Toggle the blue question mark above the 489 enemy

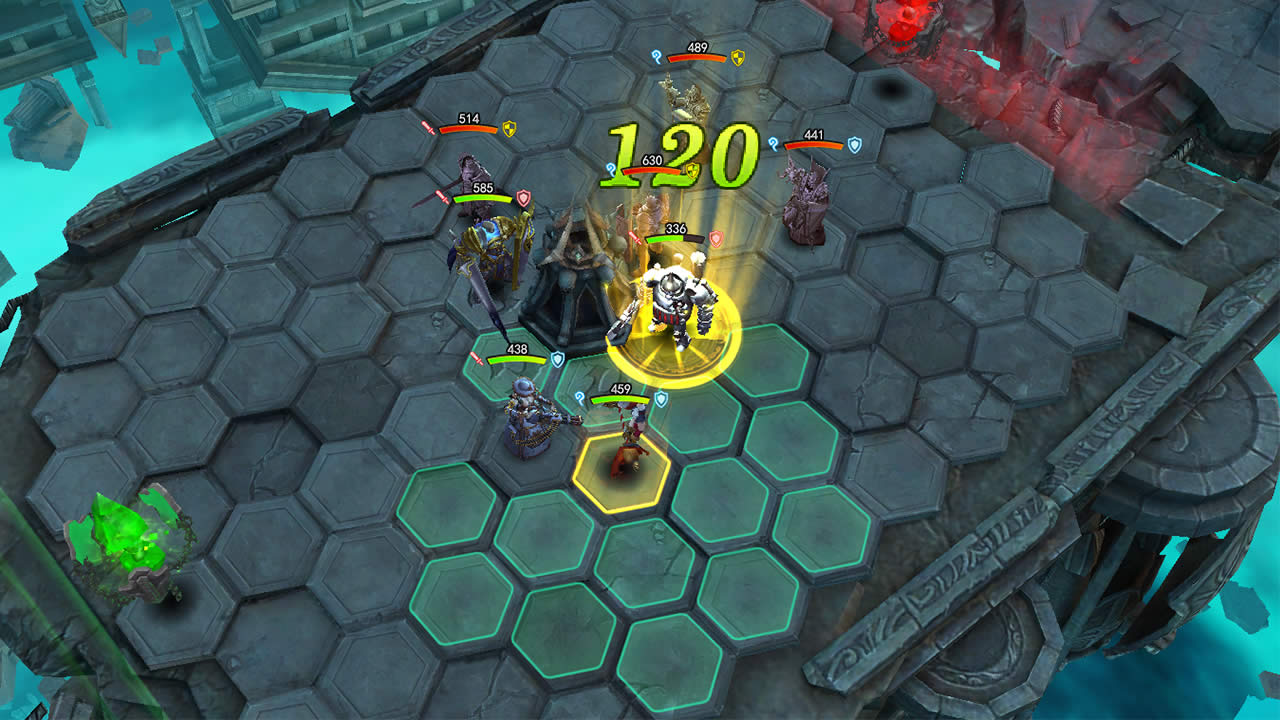657,58
